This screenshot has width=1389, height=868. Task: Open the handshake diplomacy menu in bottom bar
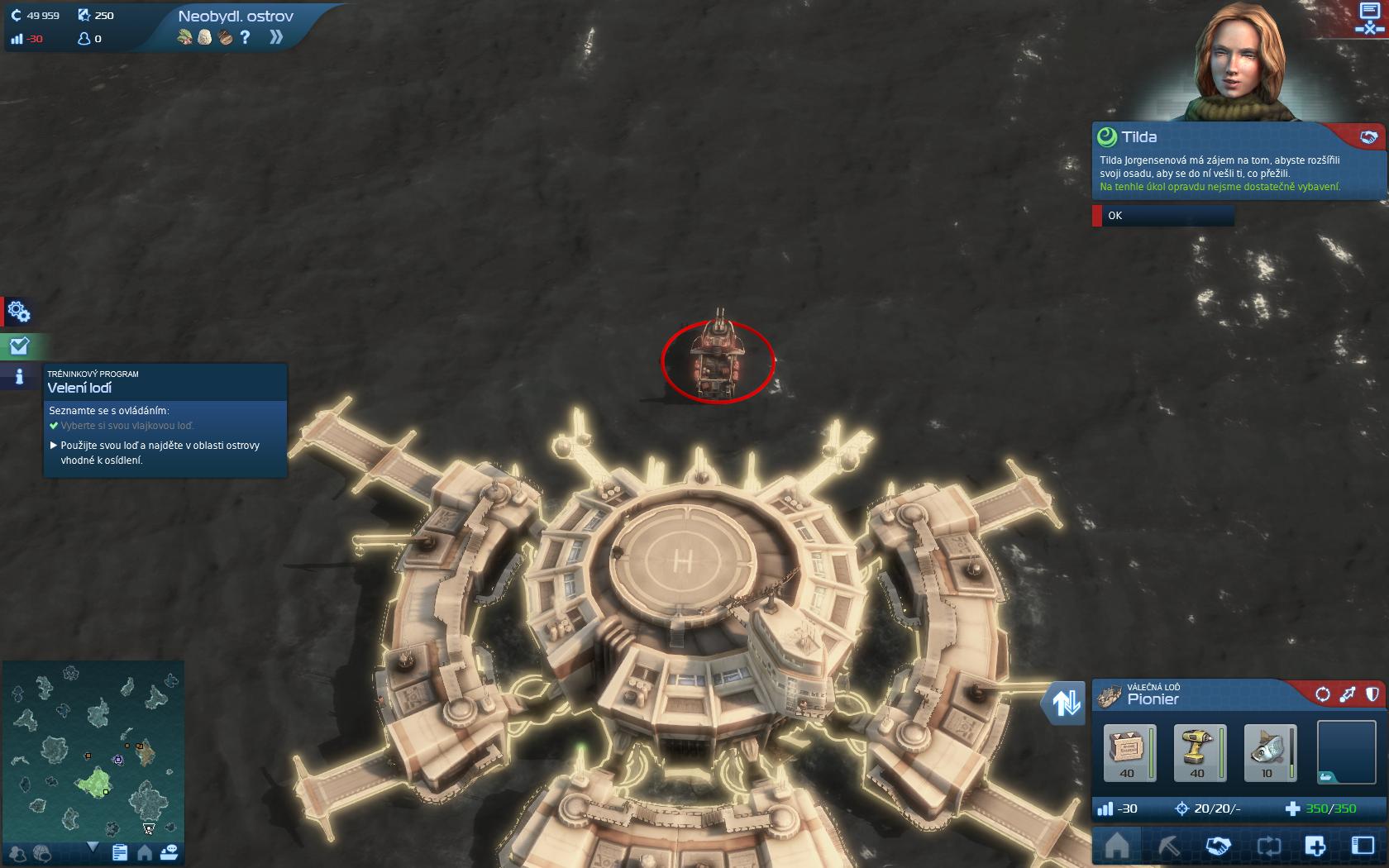[x=1218, y=847]
